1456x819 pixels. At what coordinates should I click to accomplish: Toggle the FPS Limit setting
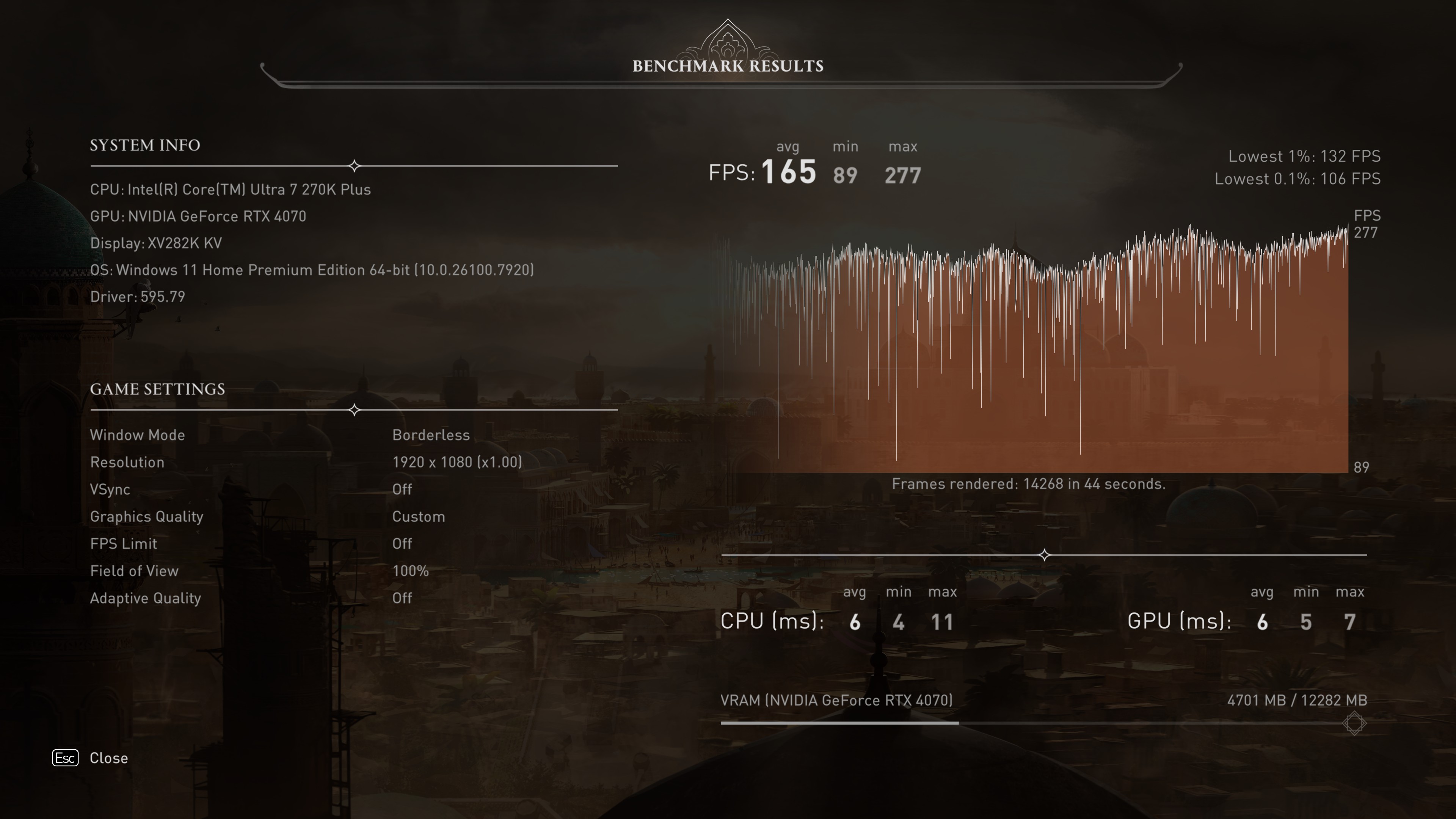[402, 544]
